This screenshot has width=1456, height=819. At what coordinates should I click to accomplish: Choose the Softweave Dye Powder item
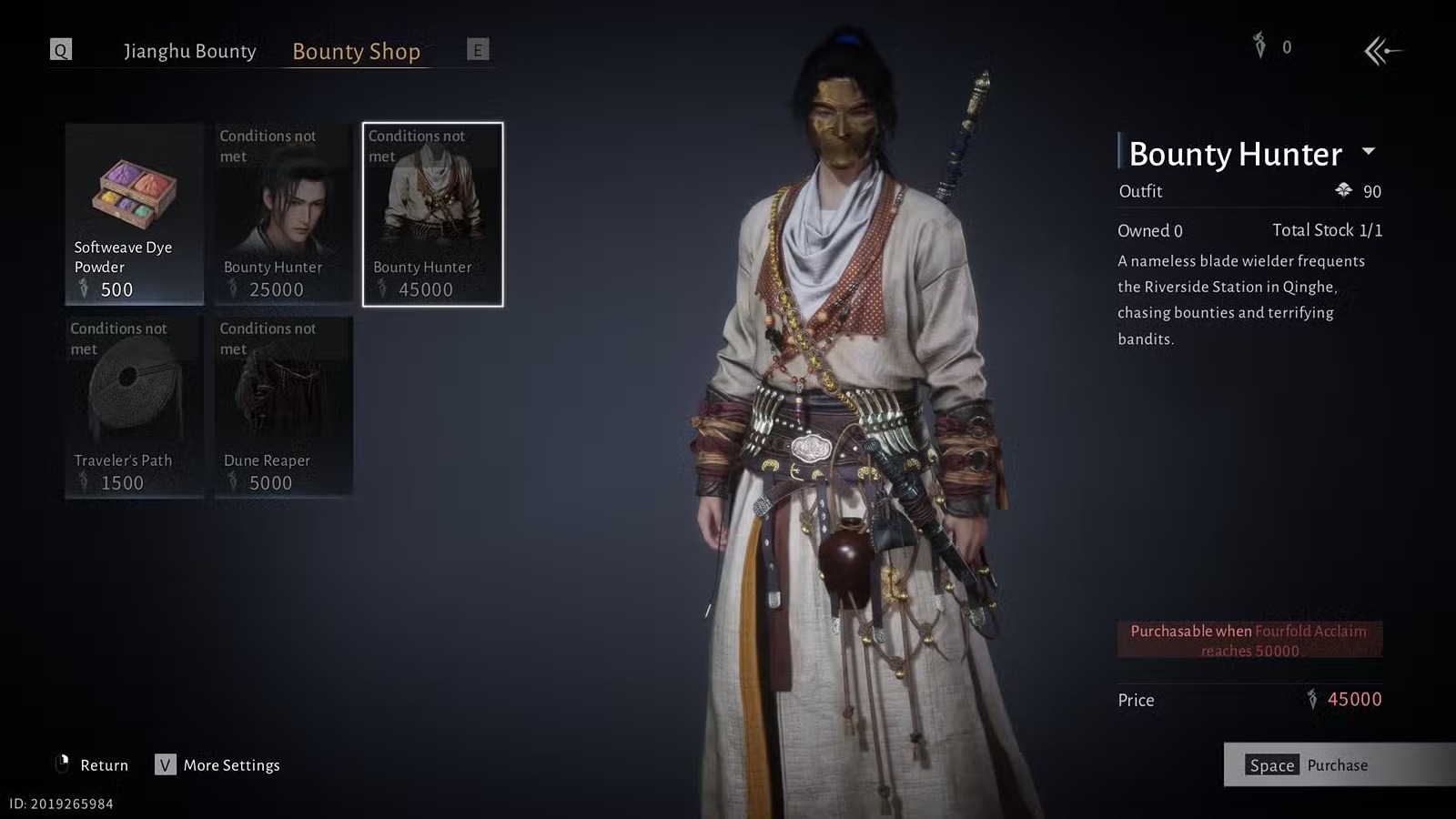tap(135, 214)
